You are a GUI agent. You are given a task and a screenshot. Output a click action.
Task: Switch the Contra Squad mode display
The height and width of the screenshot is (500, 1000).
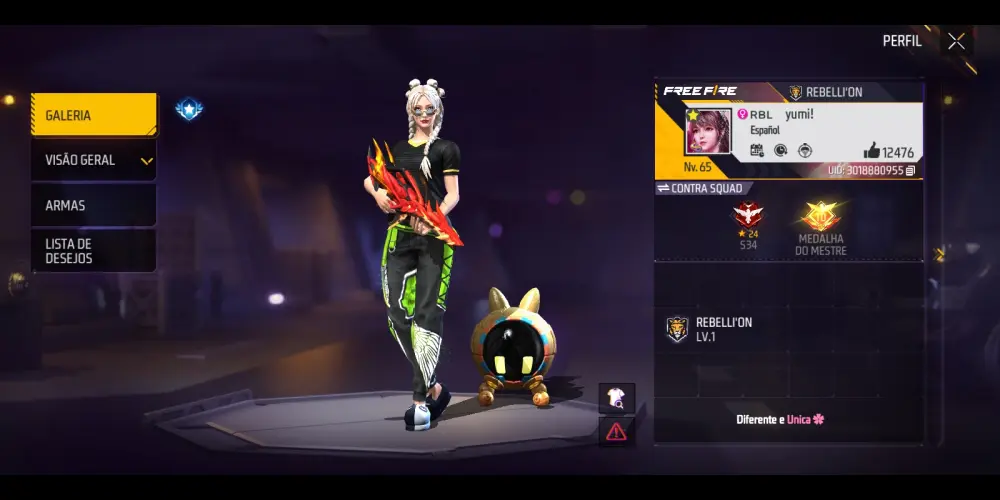pos(663,188)
